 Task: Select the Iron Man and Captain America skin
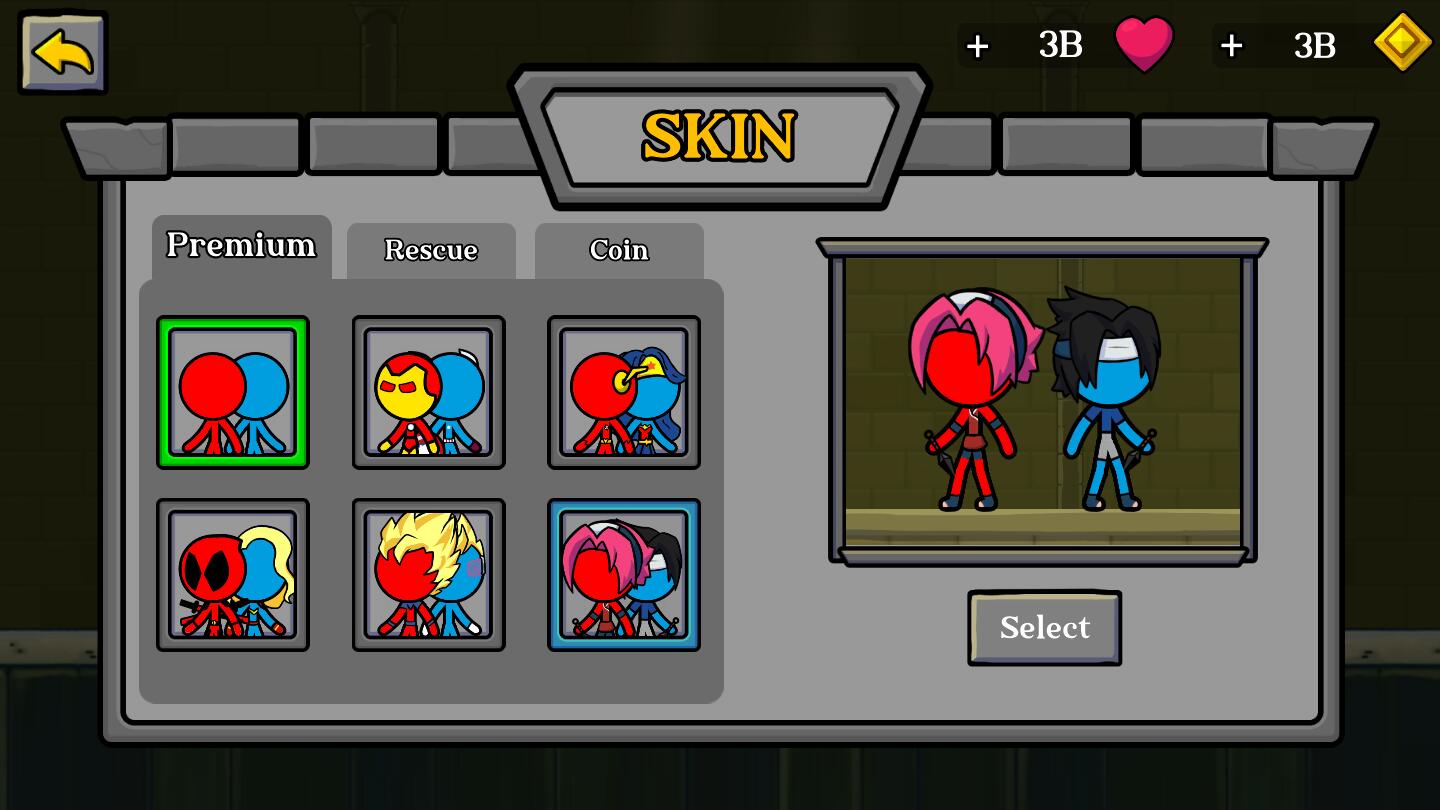428,393
